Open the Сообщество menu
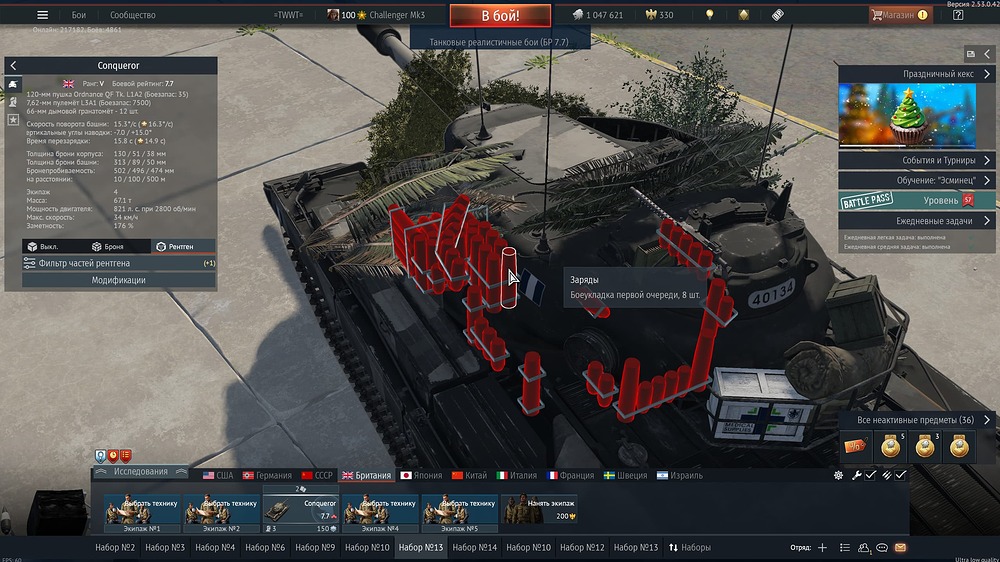Screen dimensions: 1000x562 point(133,15)
